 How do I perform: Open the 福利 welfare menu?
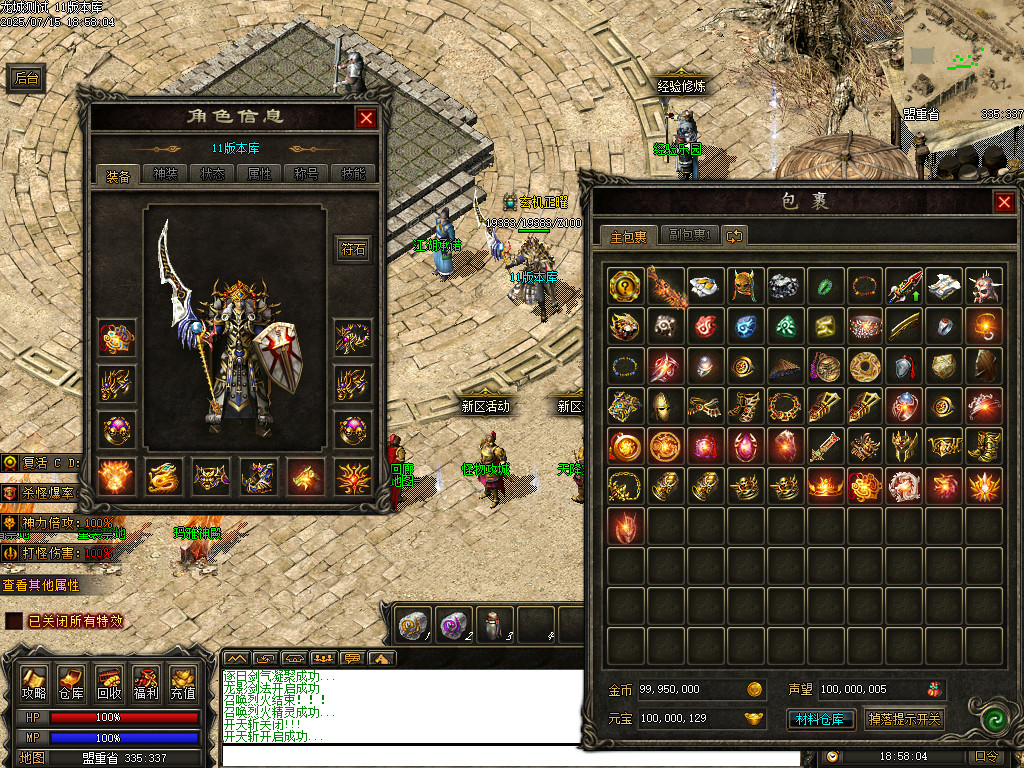[145, 683]
